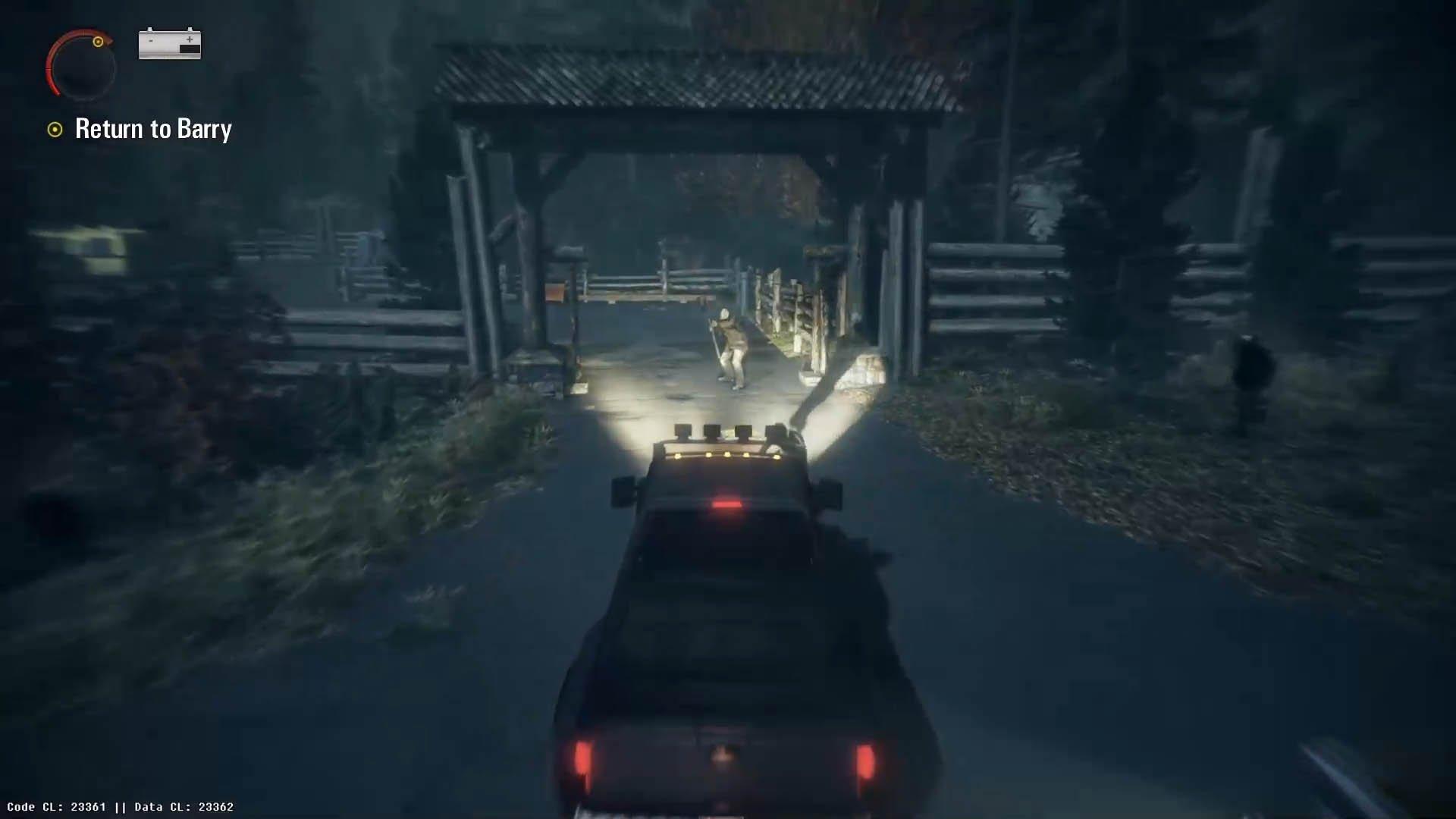Viewport: 1456px width, 819px height.
Task: Click the yellow indicator atop the boost dial
Action: point(98,43)
